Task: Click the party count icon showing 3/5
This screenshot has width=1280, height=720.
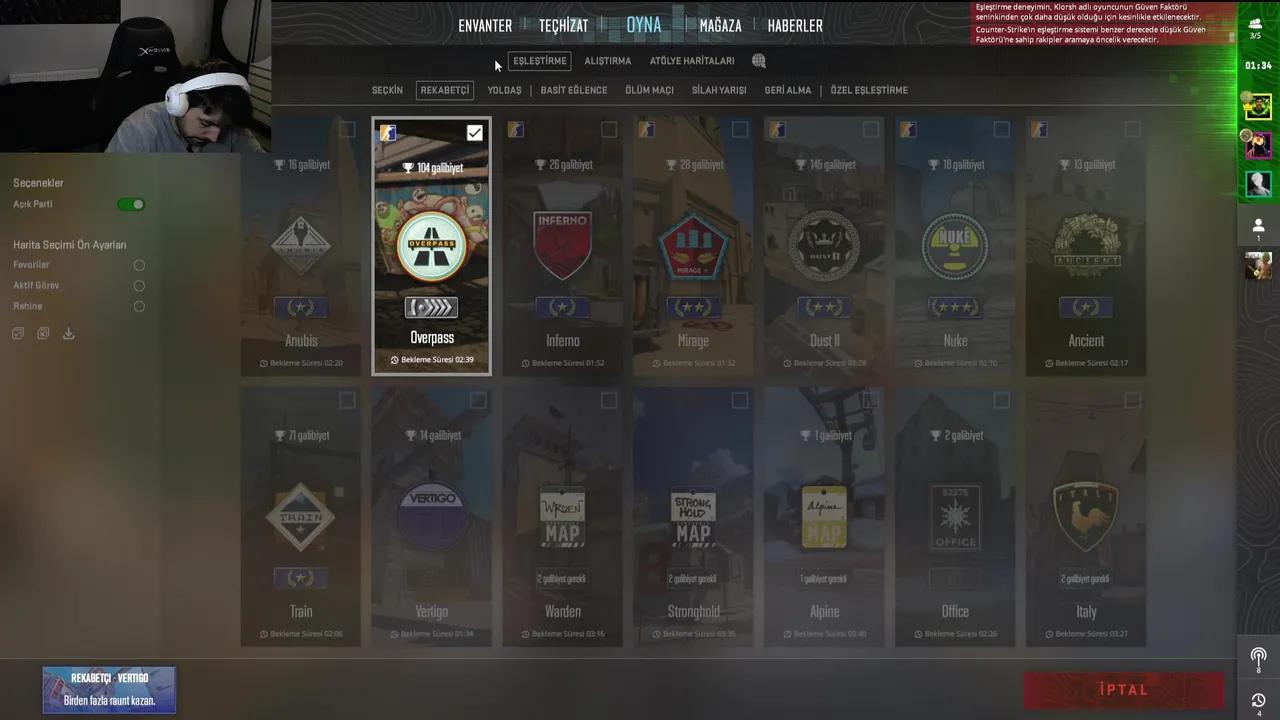Action: tap(1257, 22)
